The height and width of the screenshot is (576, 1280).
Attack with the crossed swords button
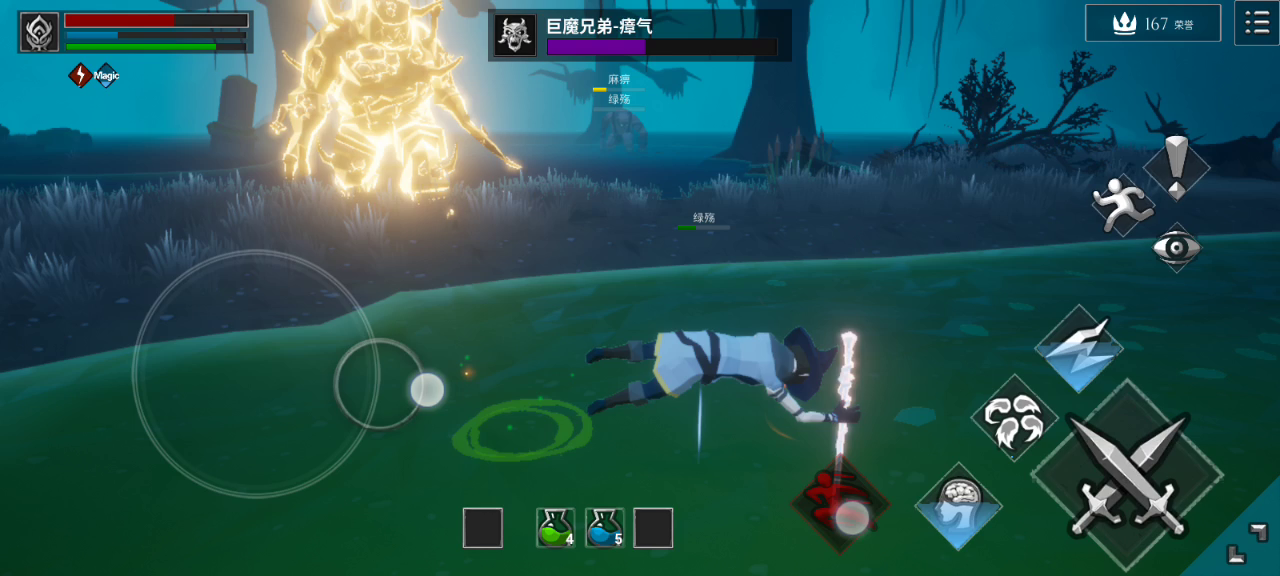[1127, 475]
